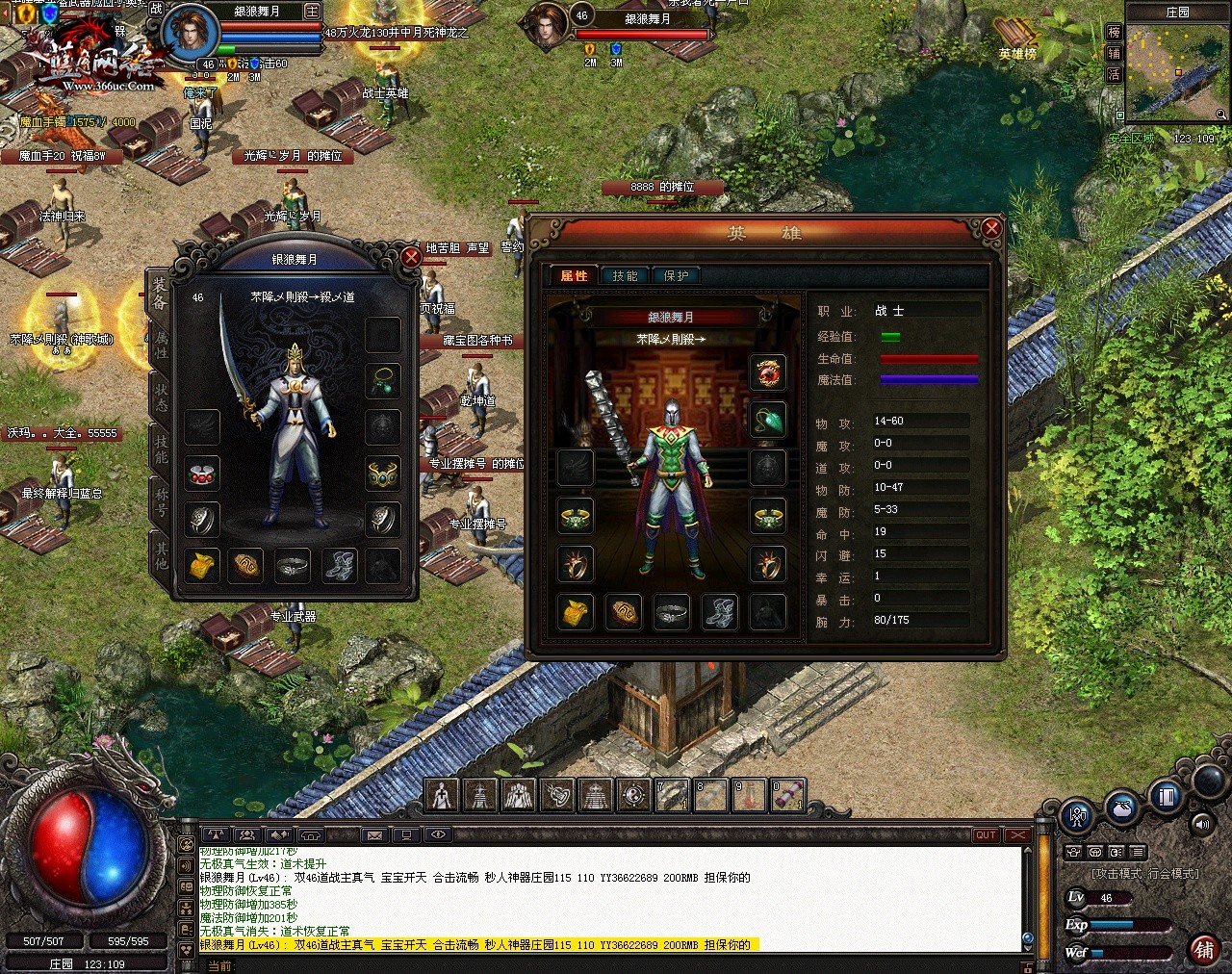Open the 保护 tab in hero window

677,276
